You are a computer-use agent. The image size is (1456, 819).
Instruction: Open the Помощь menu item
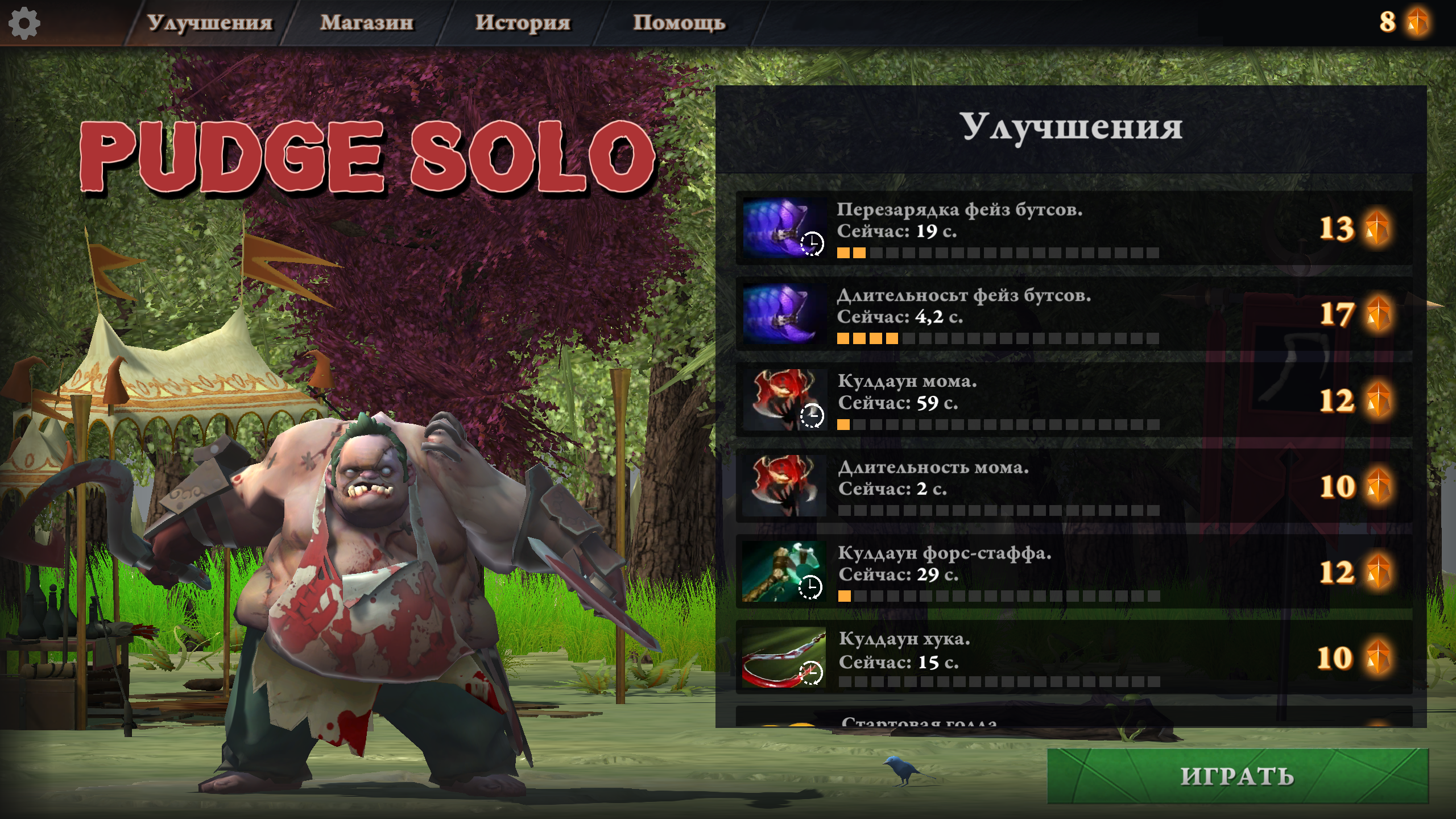click(x=679, y=24)
